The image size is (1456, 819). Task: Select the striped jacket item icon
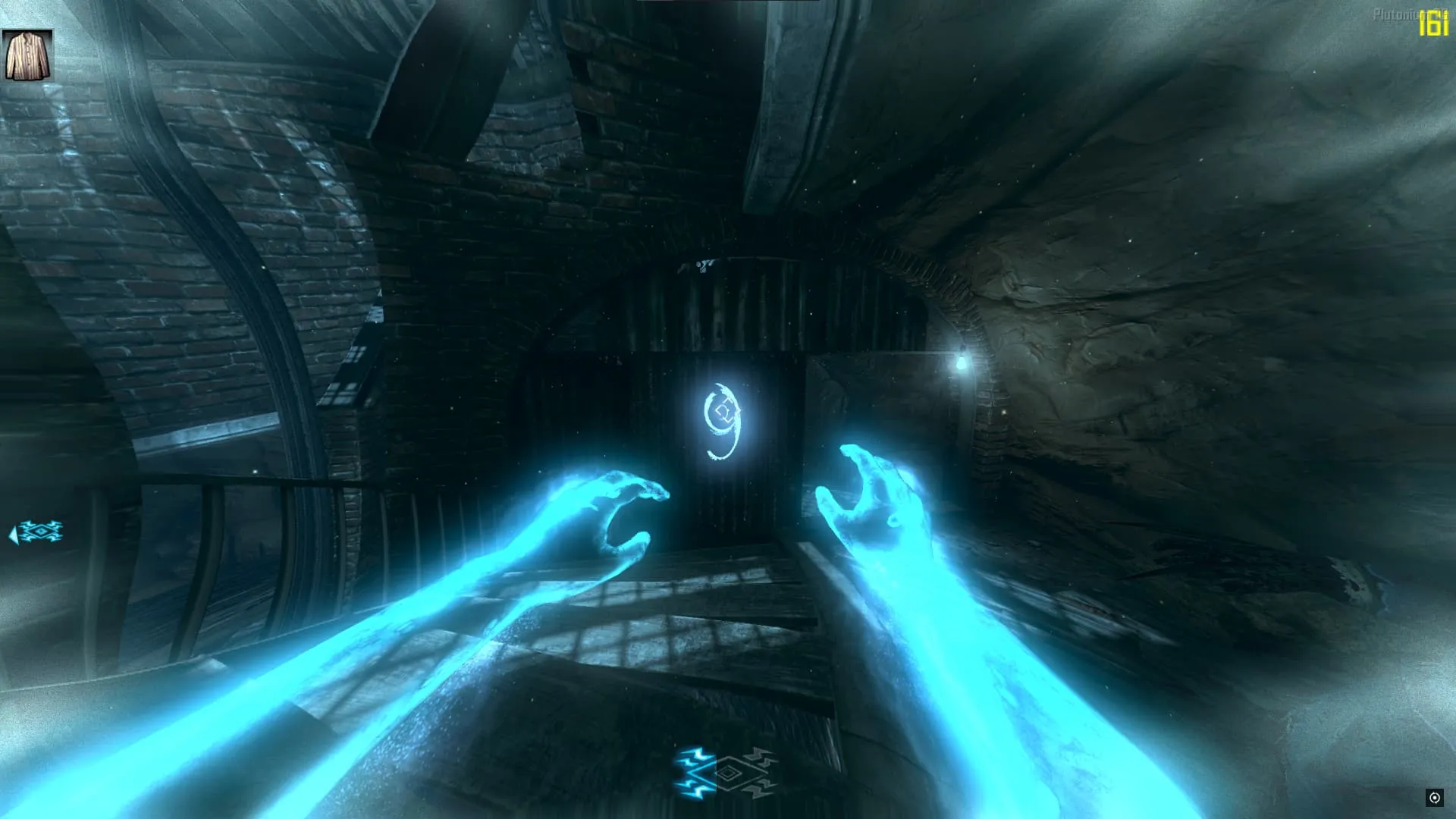28,55
